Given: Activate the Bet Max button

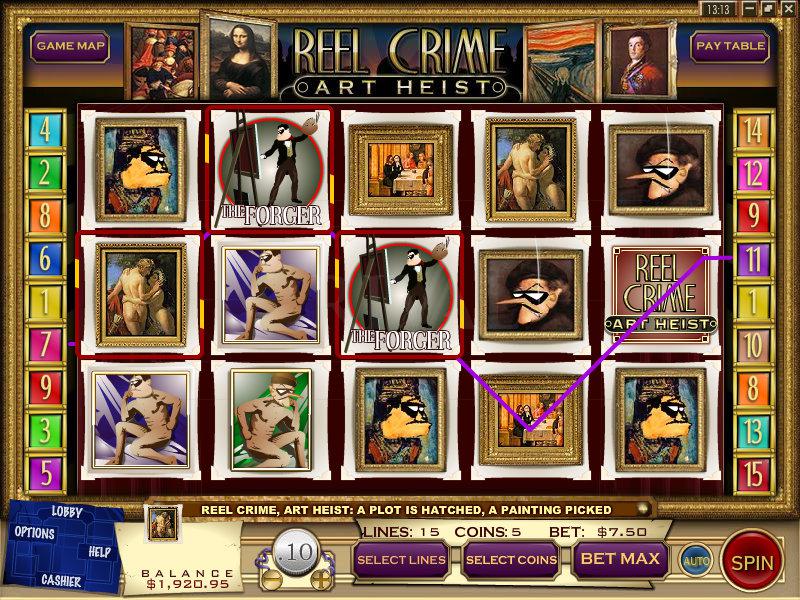Looking at the screenshot, I should pos(620,559).
